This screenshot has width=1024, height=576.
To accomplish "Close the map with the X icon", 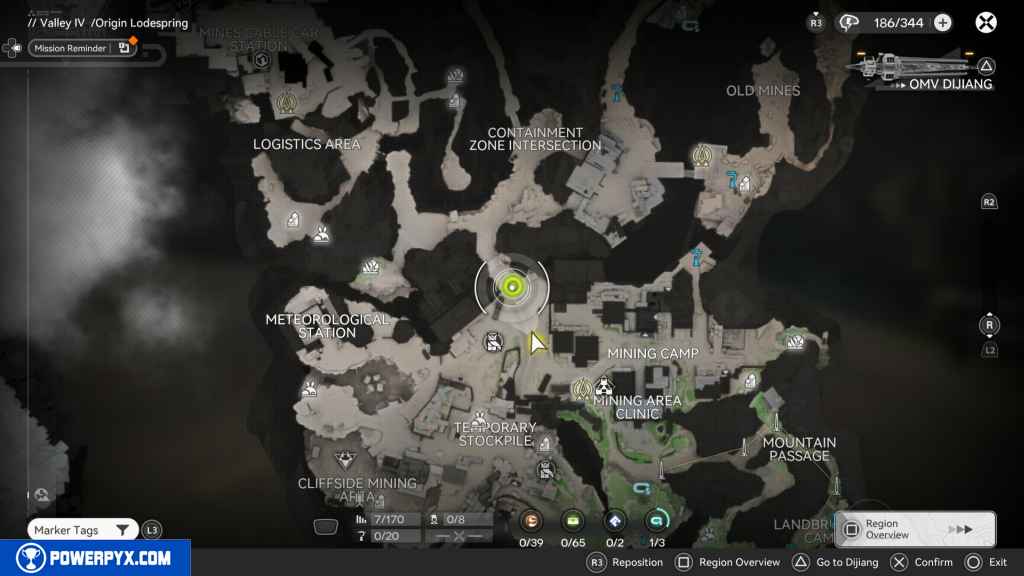I will (986, 22).
